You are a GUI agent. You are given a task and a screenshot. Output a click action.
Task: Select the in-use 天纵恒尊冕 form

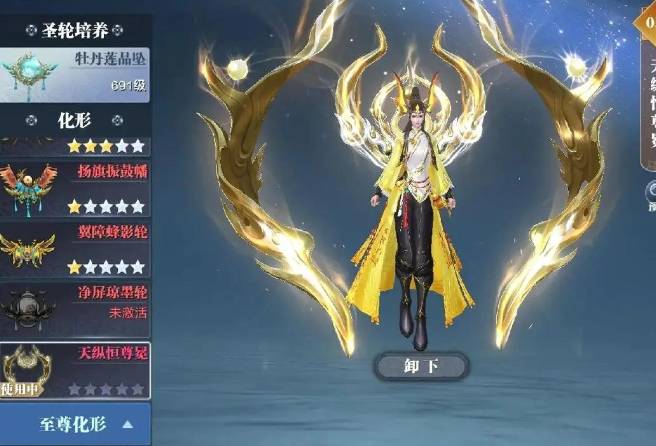click(75, 369)
